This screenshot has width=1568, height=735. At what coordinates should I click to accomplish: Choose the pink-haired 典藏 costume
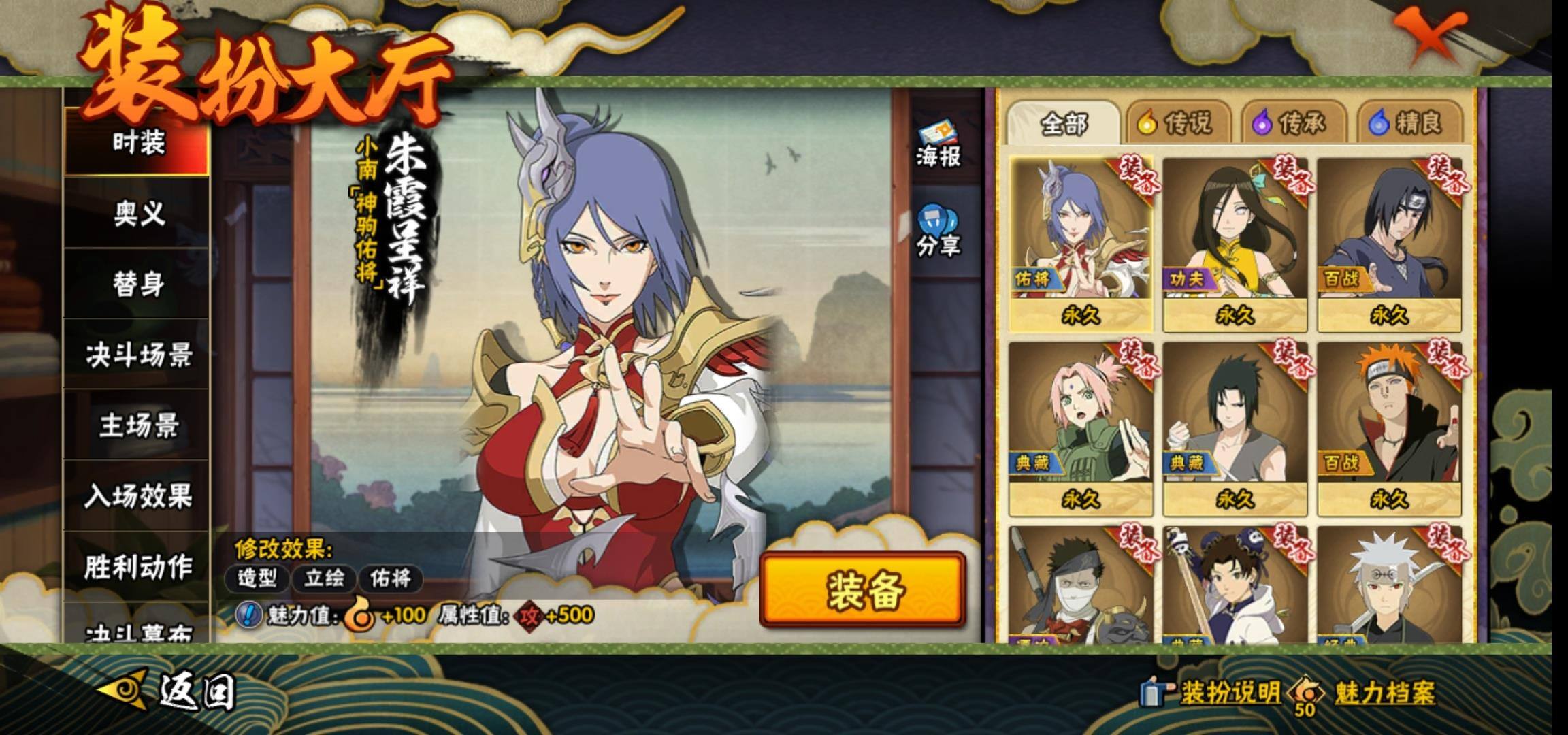point(1081,429)
